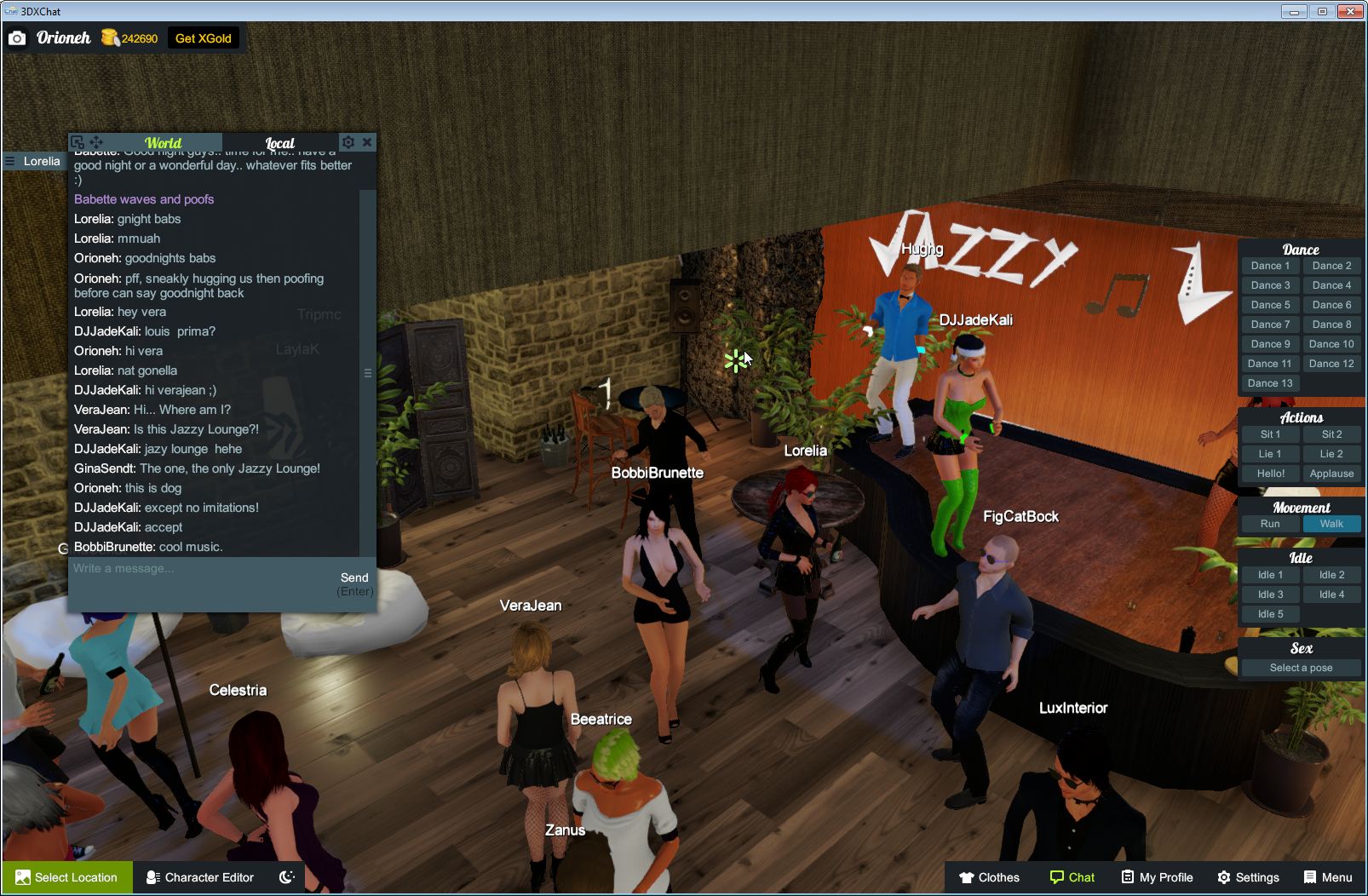
Task: Take a screenshot with the camera icon
Action: (17, 37)
